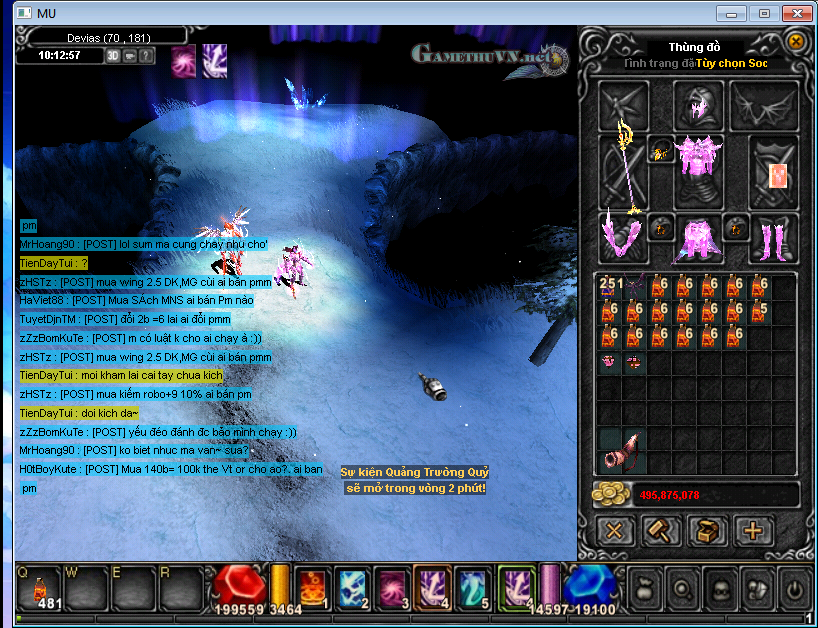Activate skill number 1 on hotbar
Screen dimensions: 818x628
[311, 587]
